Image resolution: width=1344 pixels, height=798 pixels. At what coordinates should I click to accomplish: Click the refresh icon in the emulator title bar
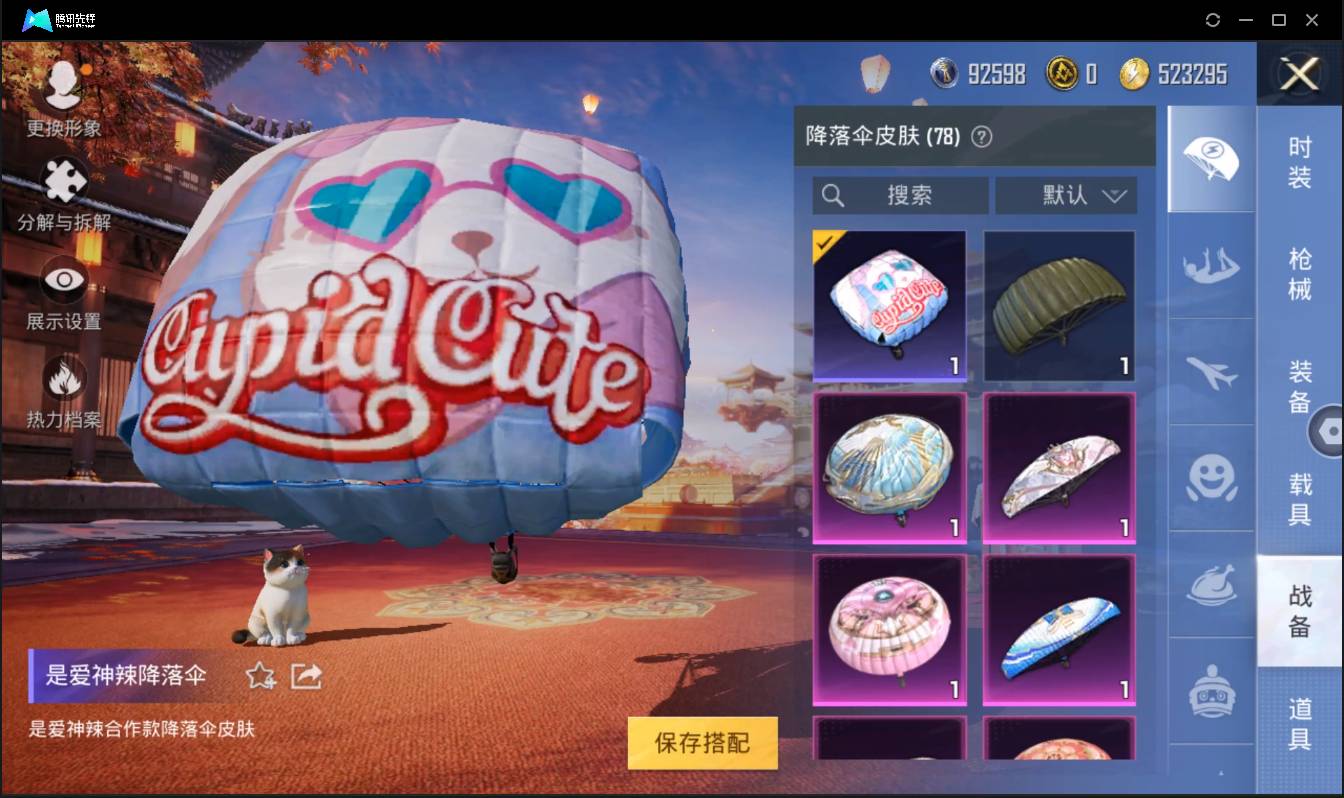pyautogui.click(x=1213, y=20)
